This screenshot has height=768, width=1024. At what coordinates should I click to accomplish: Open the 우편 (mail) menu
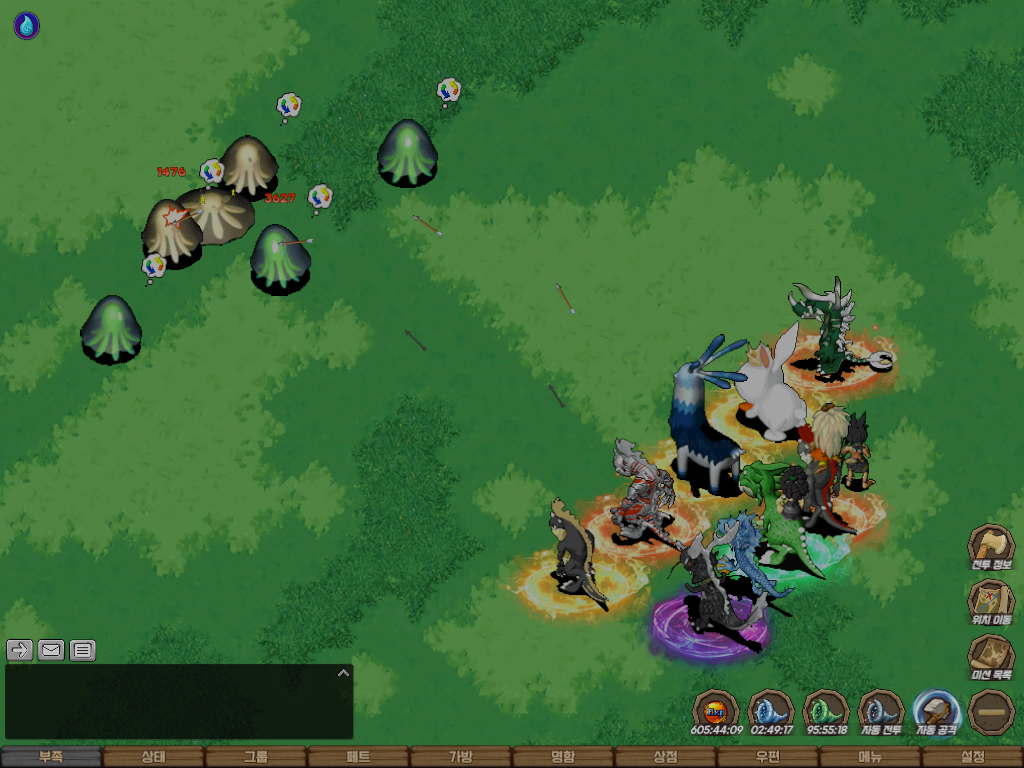click(767, 757)
